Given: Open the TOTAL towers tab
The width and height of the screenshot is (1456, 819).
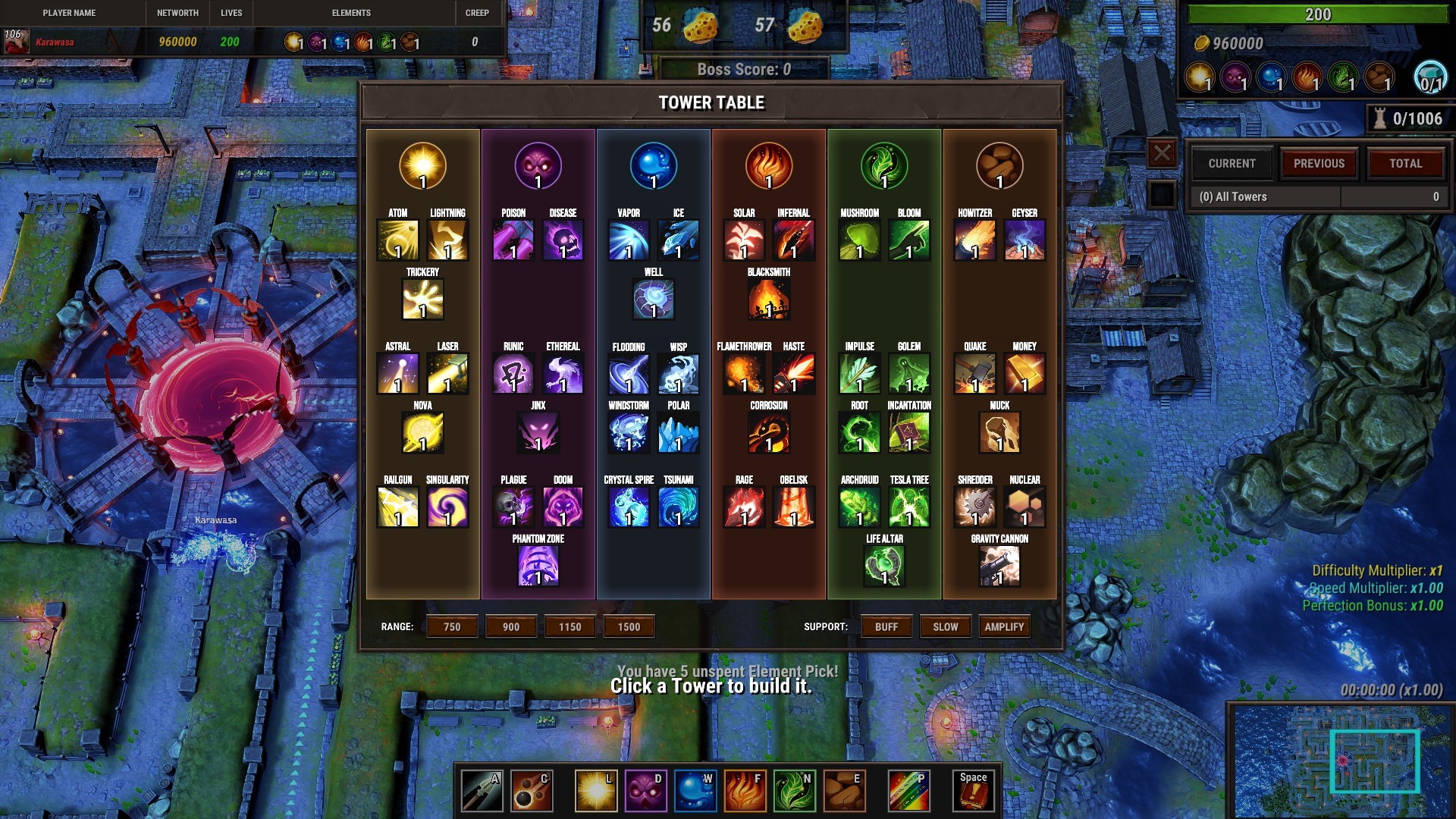Looking at the screenshot, I should [1407, 163].
